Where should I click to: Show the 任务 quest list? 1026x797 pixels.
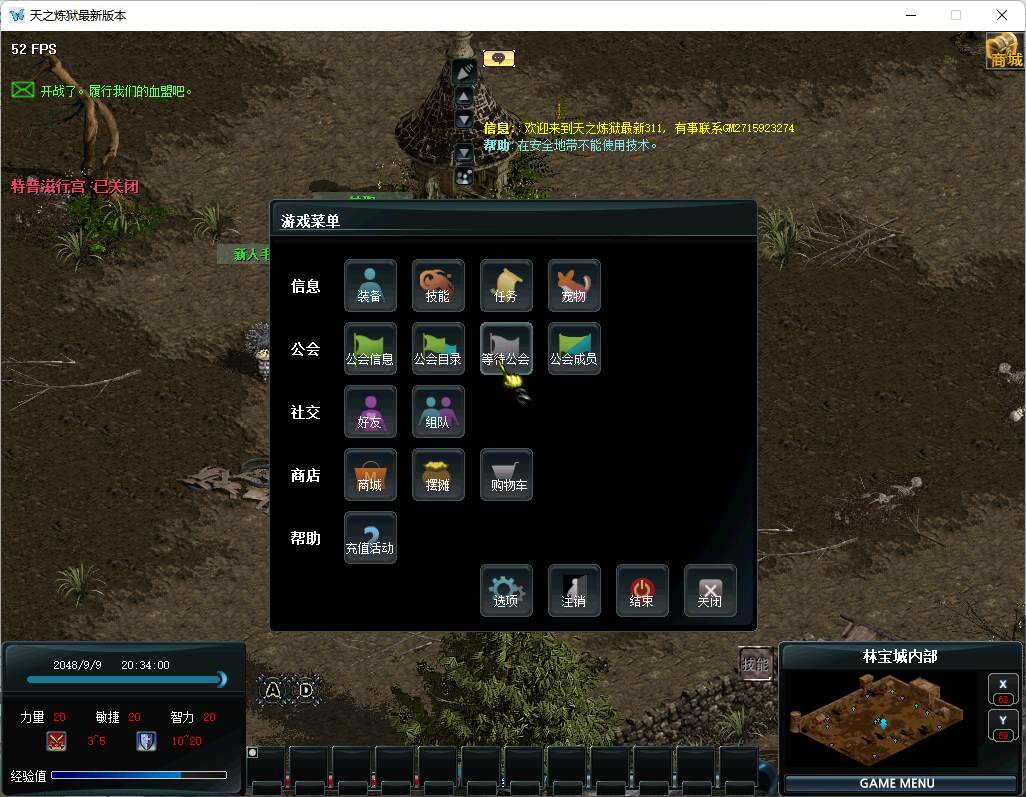point(506,286)
